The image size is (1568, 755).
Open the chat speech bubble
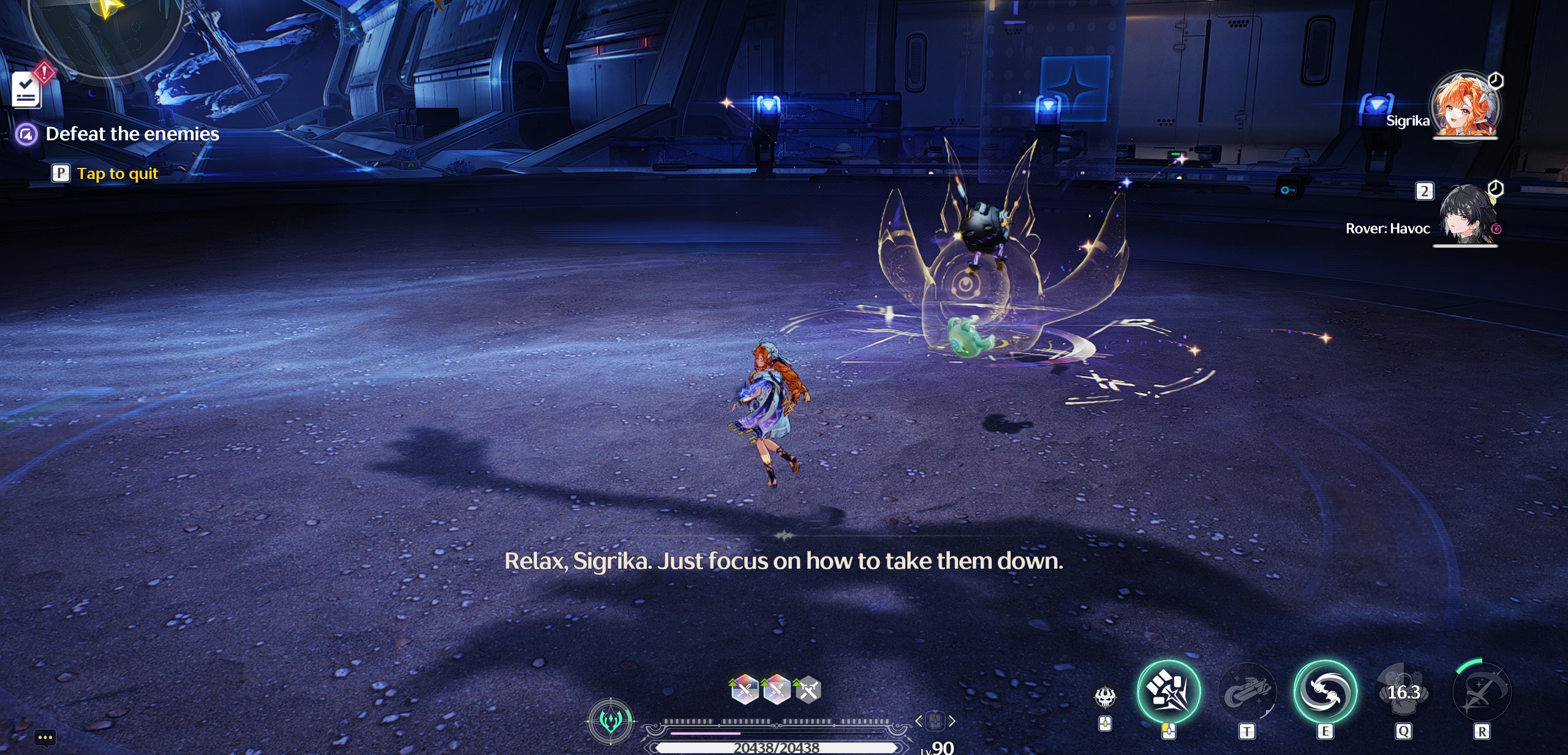pyautogui.click(x=45, y=737)
